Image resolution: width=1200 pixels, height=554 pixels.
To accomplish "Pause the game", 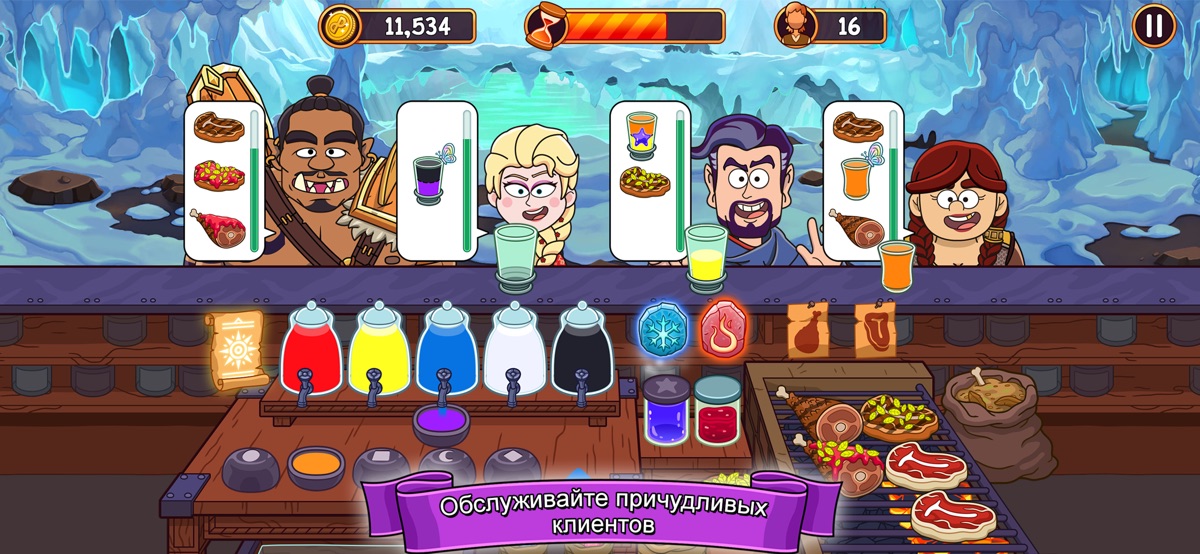I will click(x=1154, y=26).
